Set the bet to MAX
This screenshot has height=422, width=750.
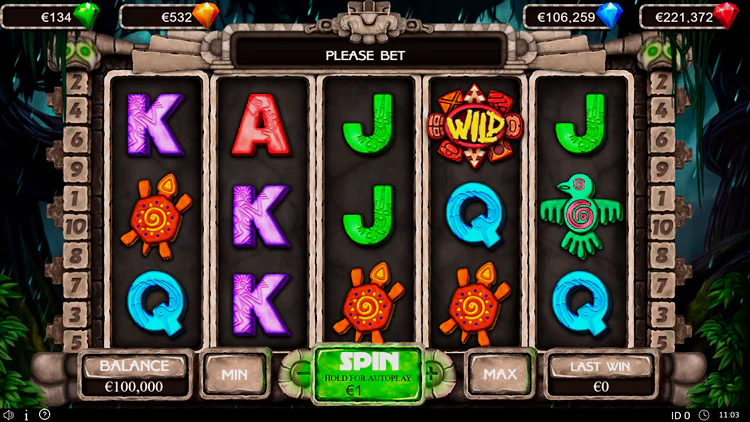point(499,374)
